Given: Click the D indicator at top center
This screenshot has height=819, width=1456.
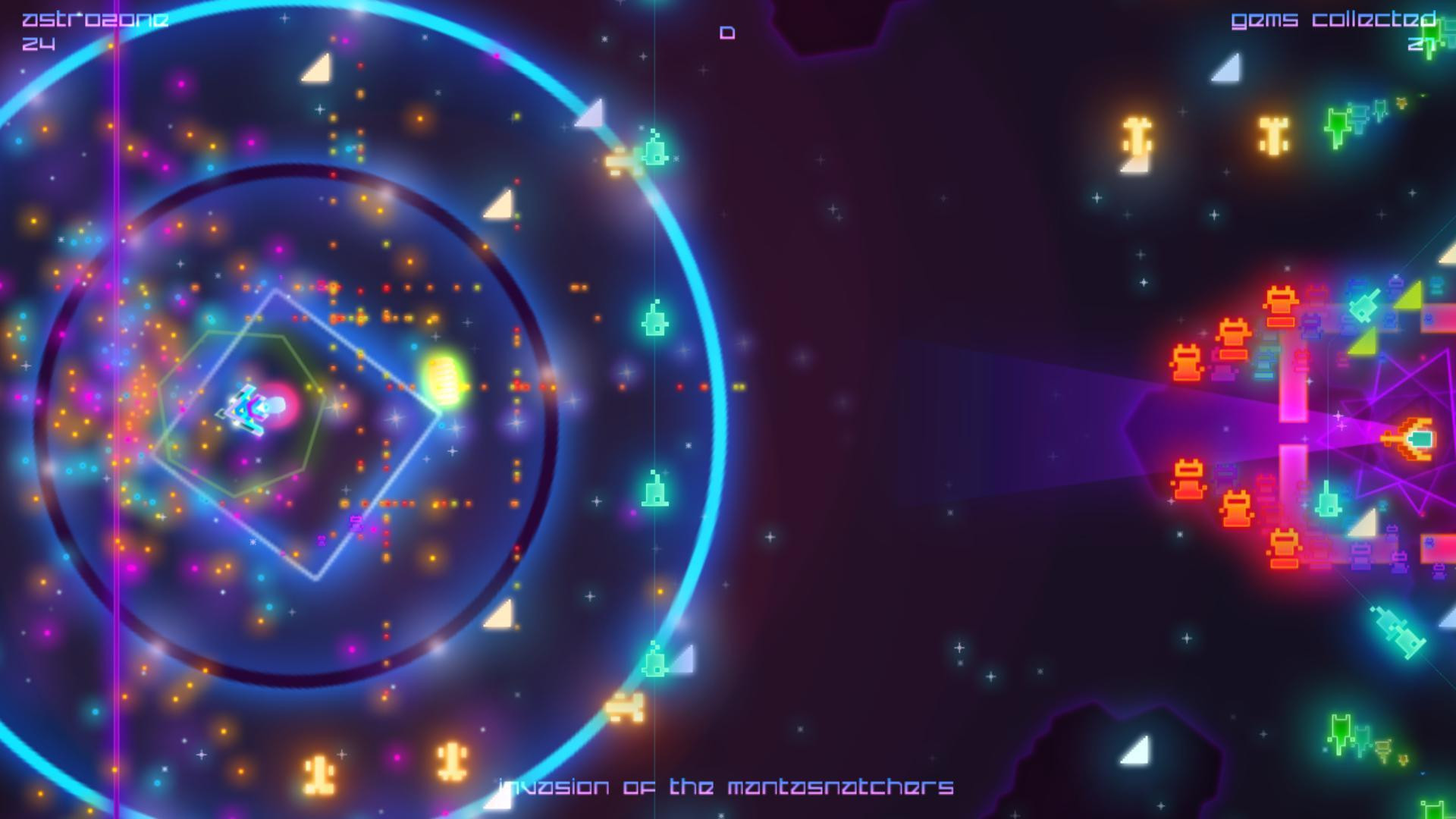Looking at the screenshot, I should (727, 32).
